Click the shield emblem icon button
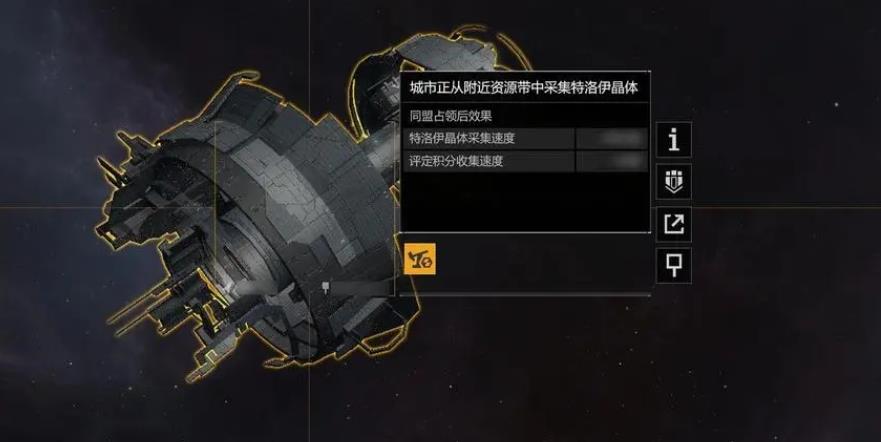This screenshot has width=881, height=442. (x=674, y=182)
